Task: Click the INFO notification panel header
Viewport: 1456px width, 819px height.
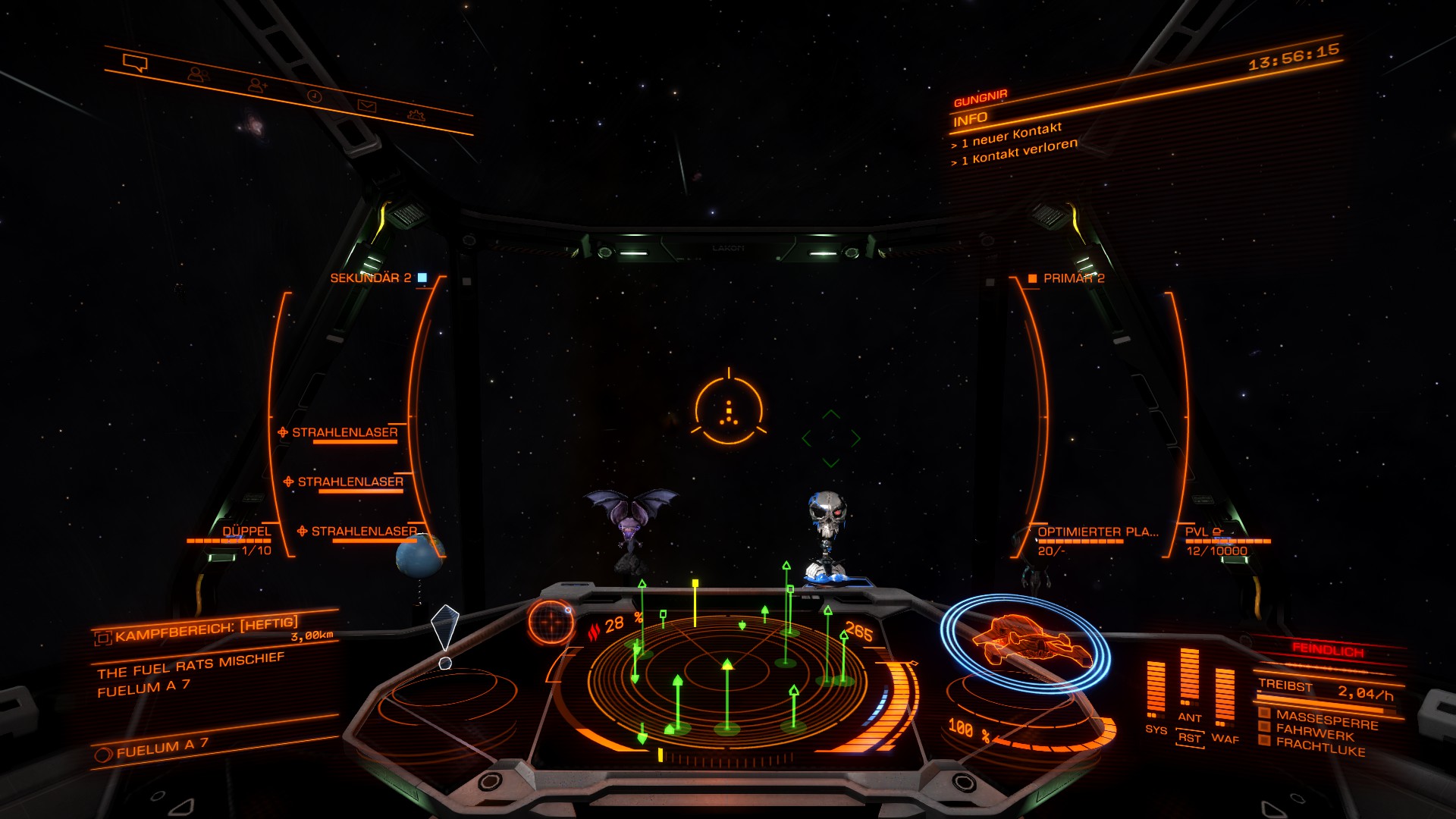Action: point(971,119)
